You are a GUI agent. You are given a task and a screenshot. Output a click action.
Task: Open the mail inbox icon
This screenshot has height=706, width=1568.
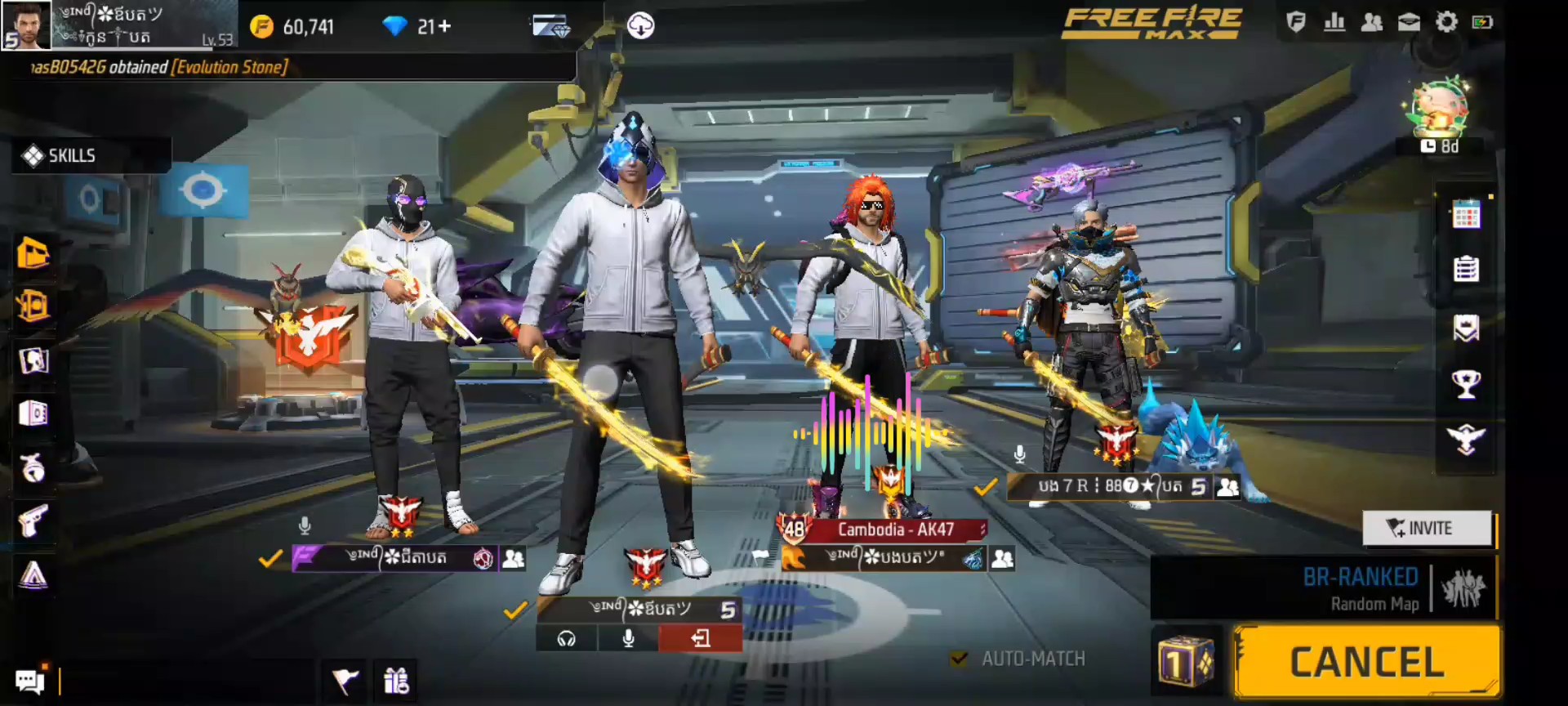click(1409, 22)
